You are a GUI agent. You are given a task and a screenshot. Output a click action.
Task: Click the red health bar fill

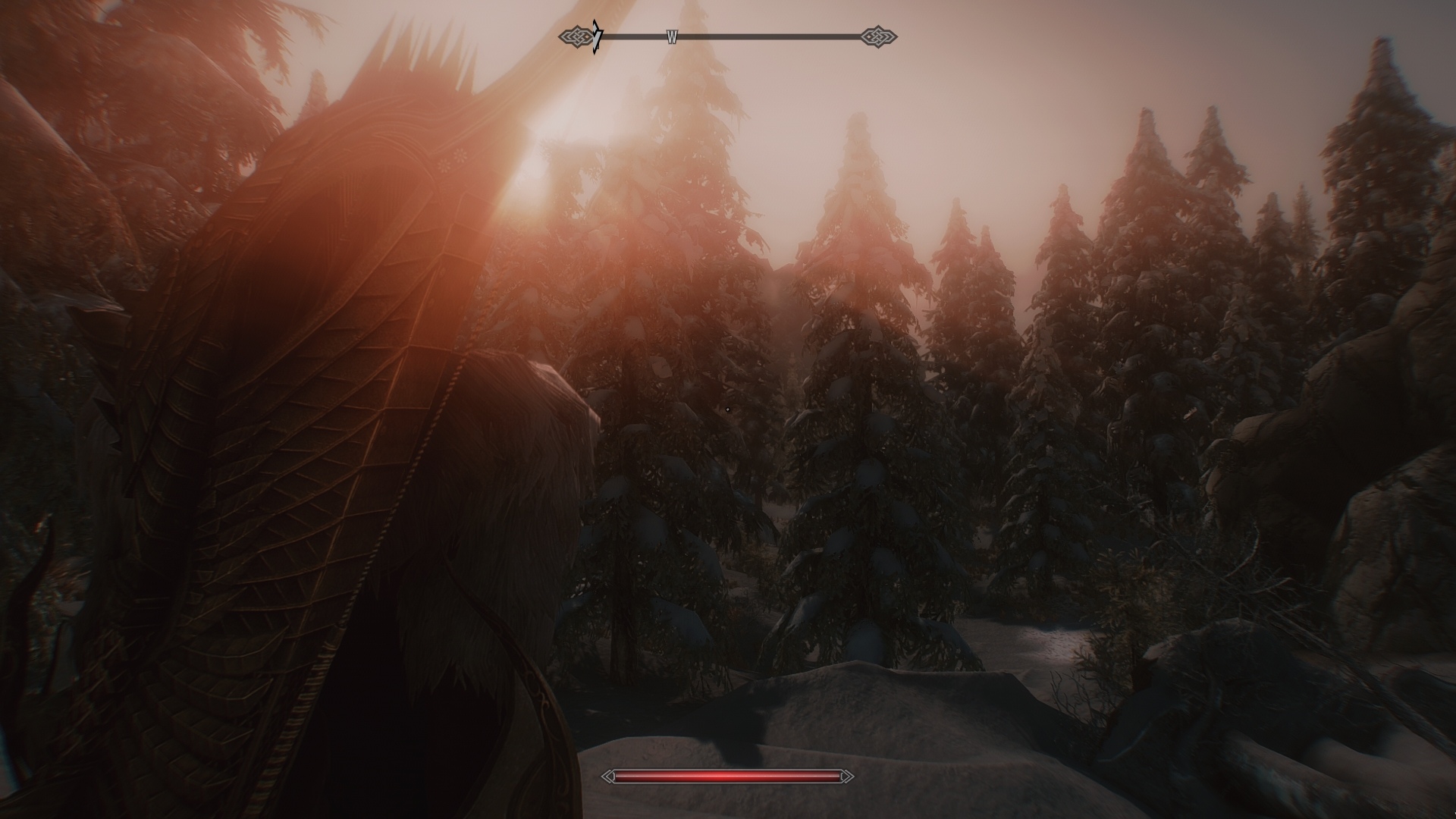click(x=728, y=776)
